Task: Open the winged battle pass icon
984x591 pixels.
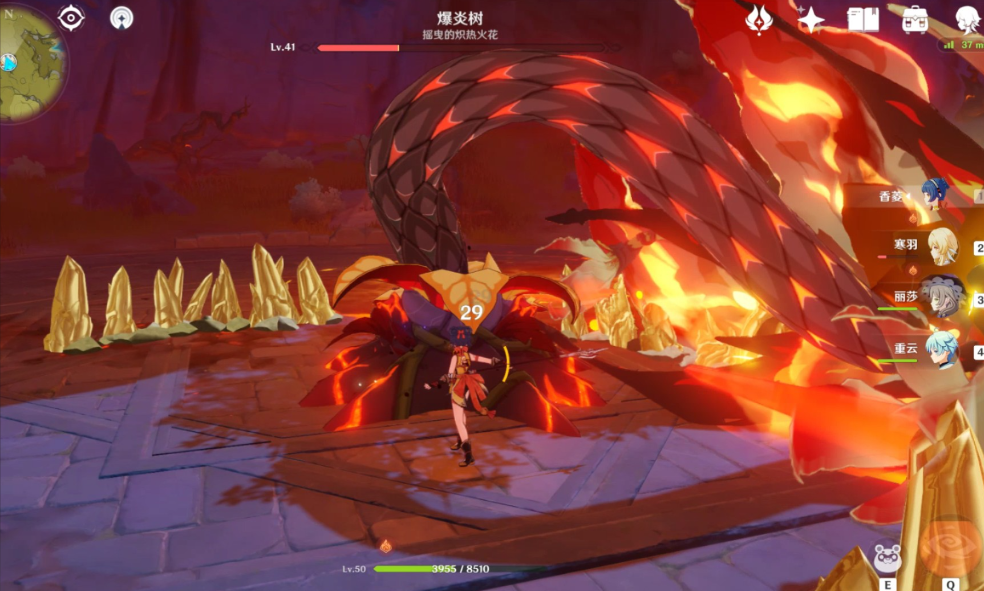Action: (x=760, y=19)
